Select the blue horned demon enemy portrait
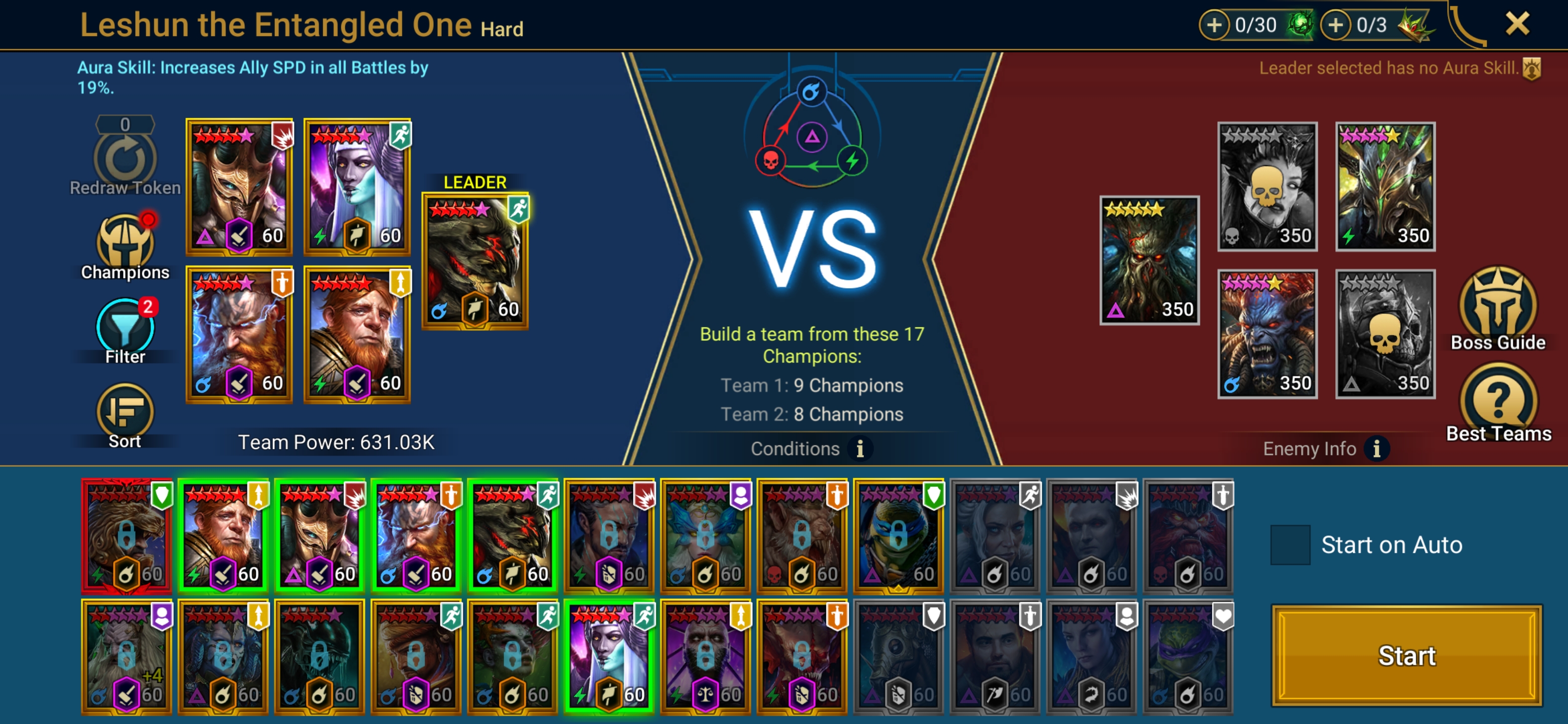 (x=1266, y=334)
